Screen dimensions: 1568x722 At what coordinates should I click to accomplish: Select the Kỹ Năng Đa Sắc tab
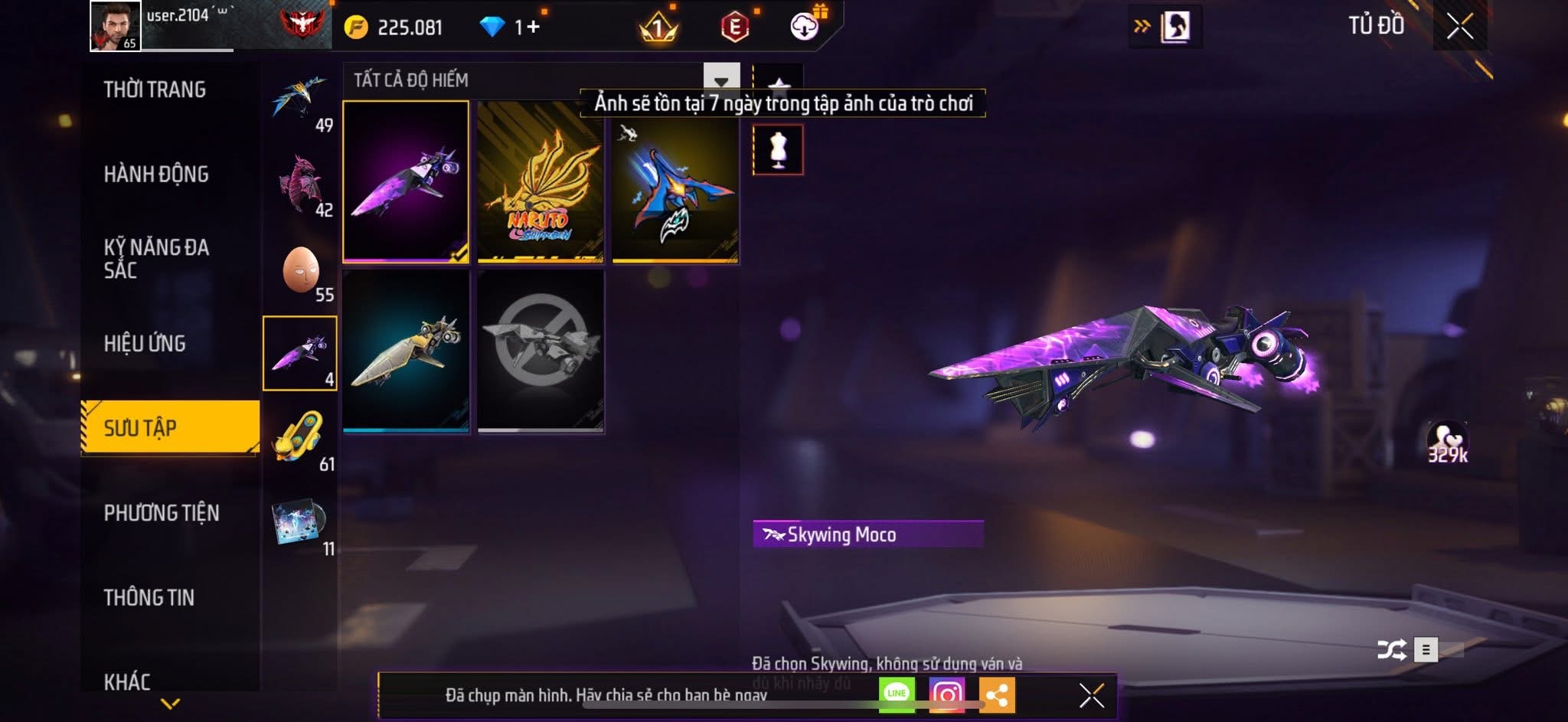(156, 258)
